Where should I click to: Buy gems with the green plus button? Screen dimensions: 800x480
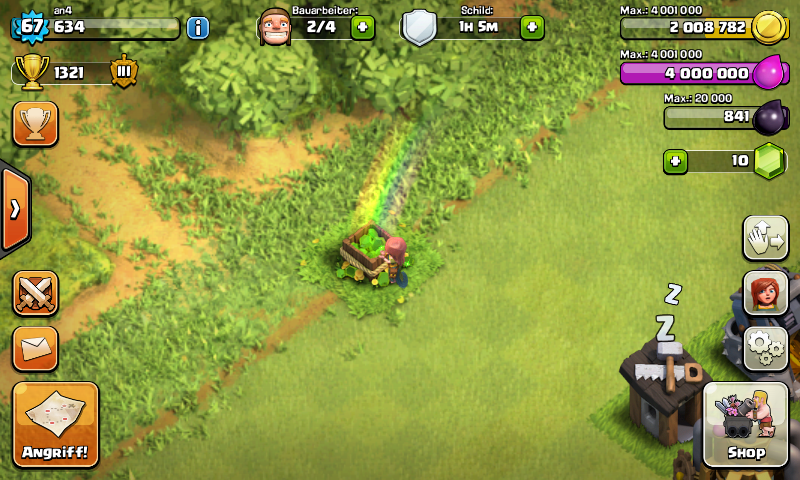(x=676, y=161)
